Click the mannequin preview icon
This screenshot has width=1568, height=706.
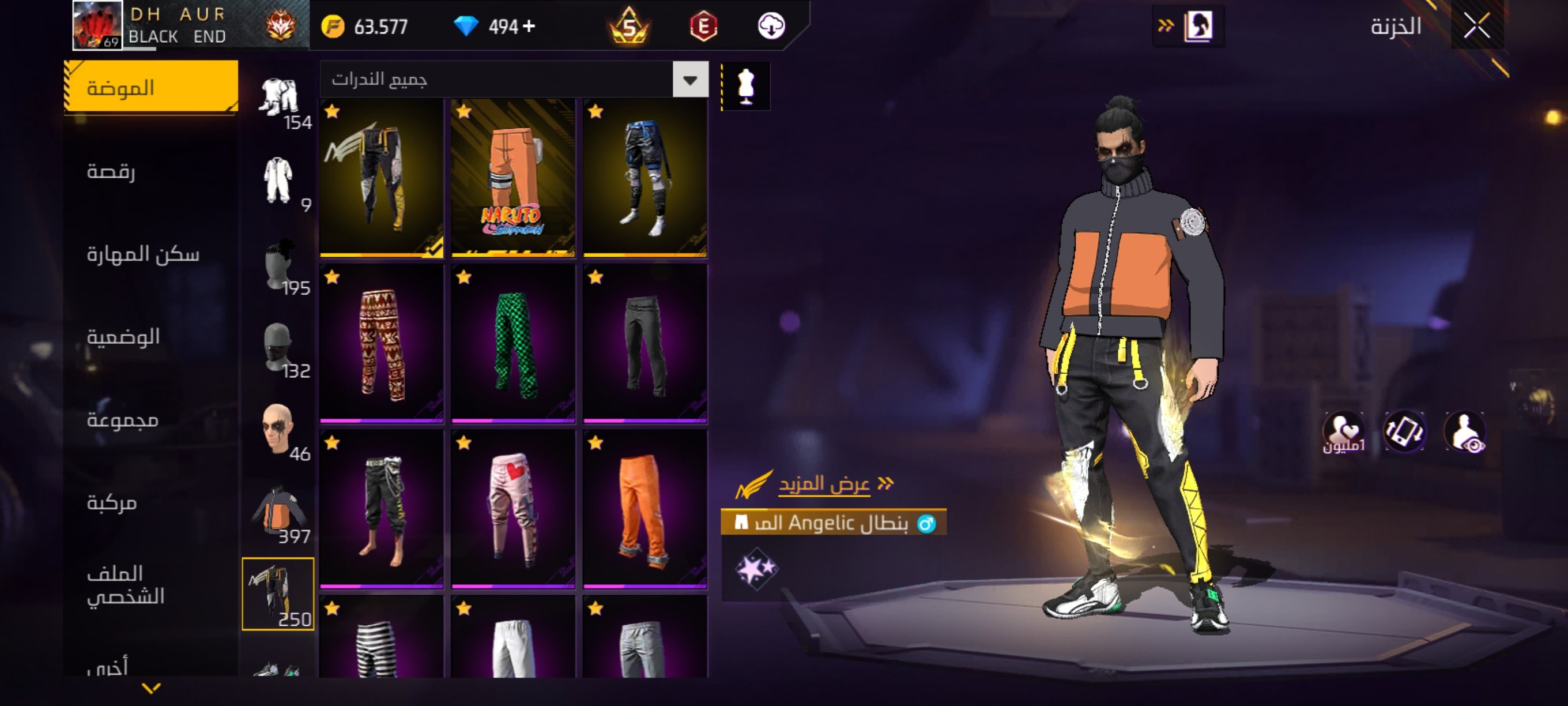tap(745, 86)
